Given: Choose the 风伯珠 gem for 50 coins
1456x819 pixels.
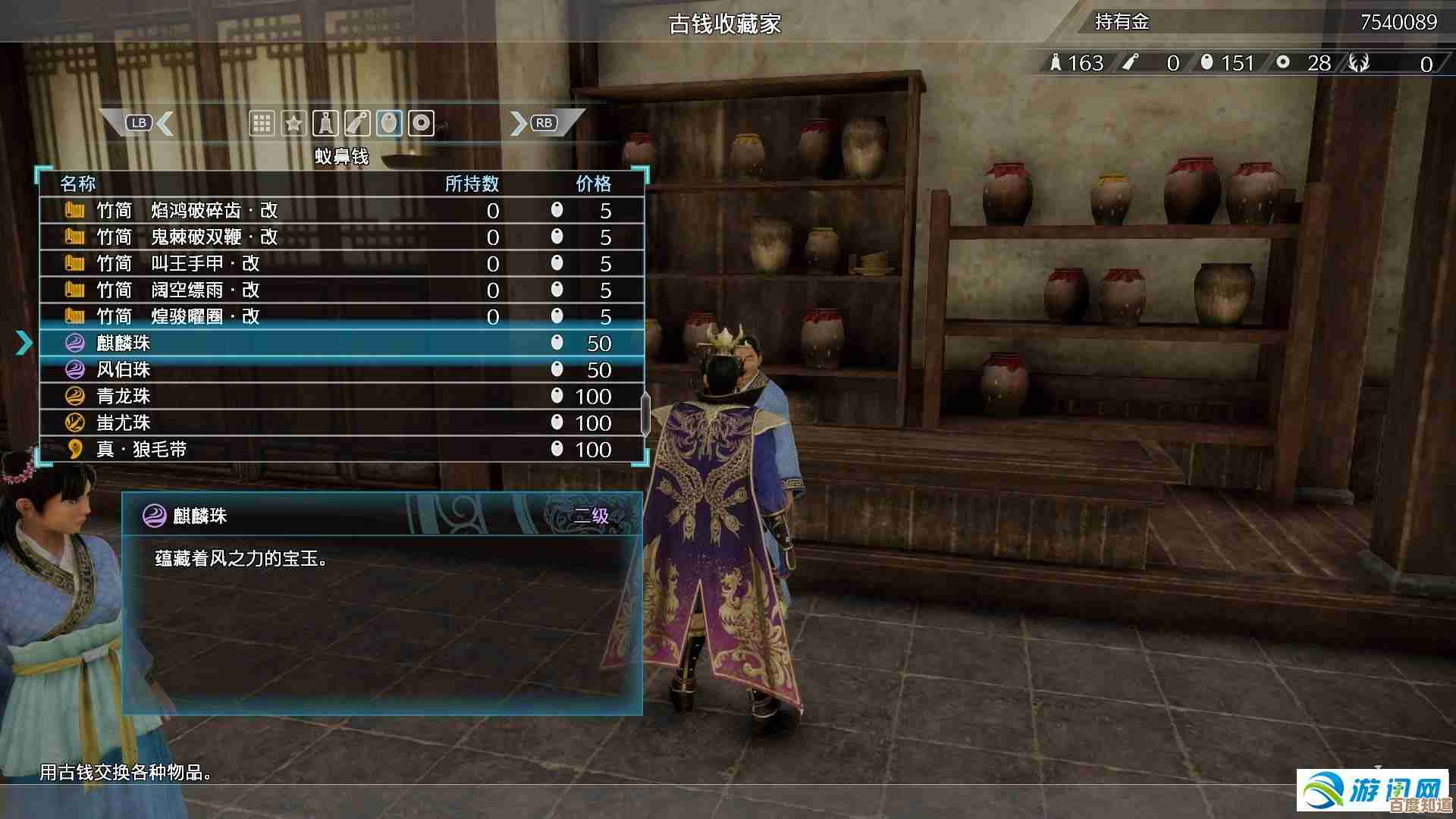Looking at the screenshot, I should pyautogui.click(x=341, y=369).
